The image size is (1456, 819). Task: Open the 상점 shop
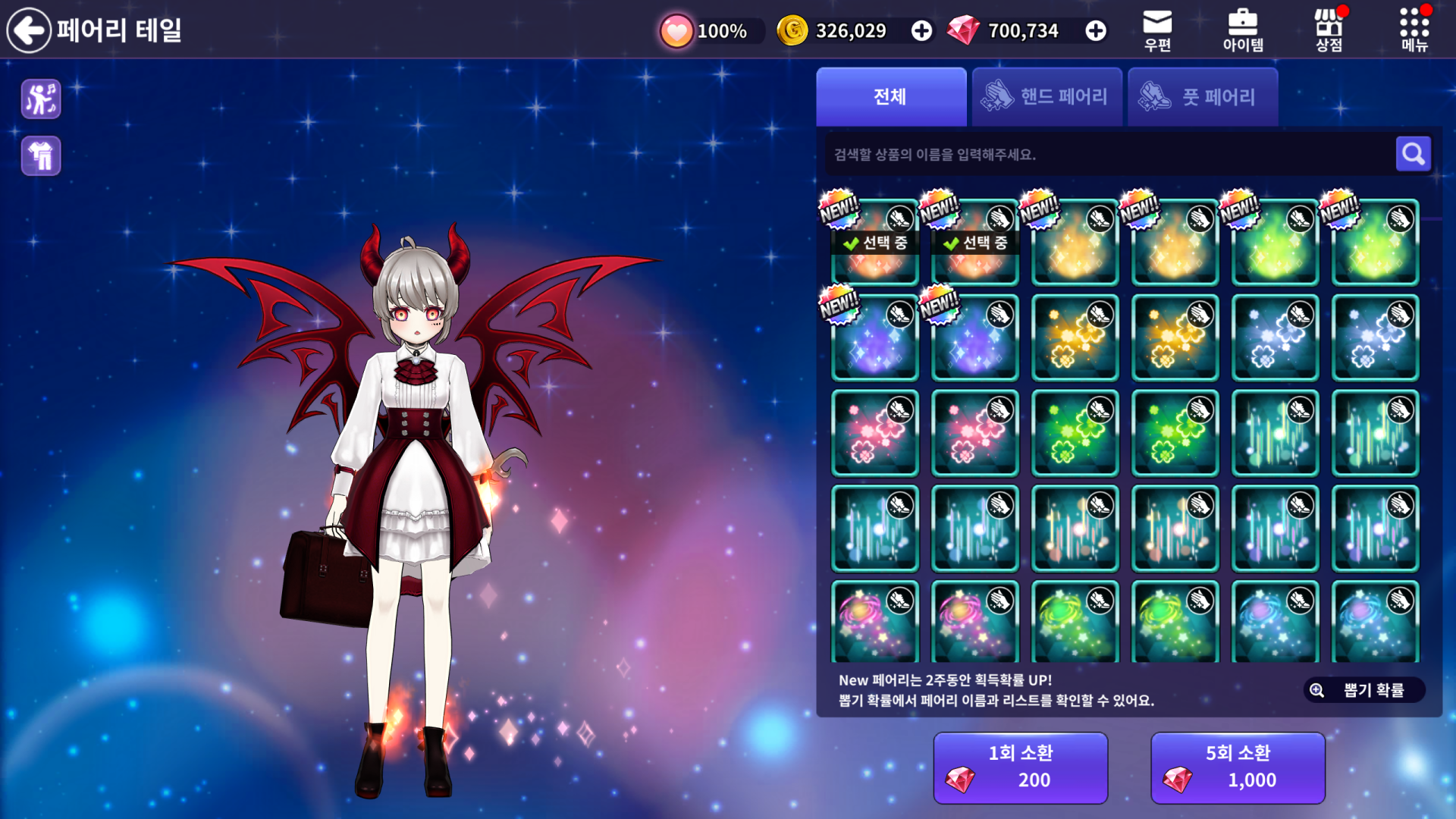coord(1329,30)
